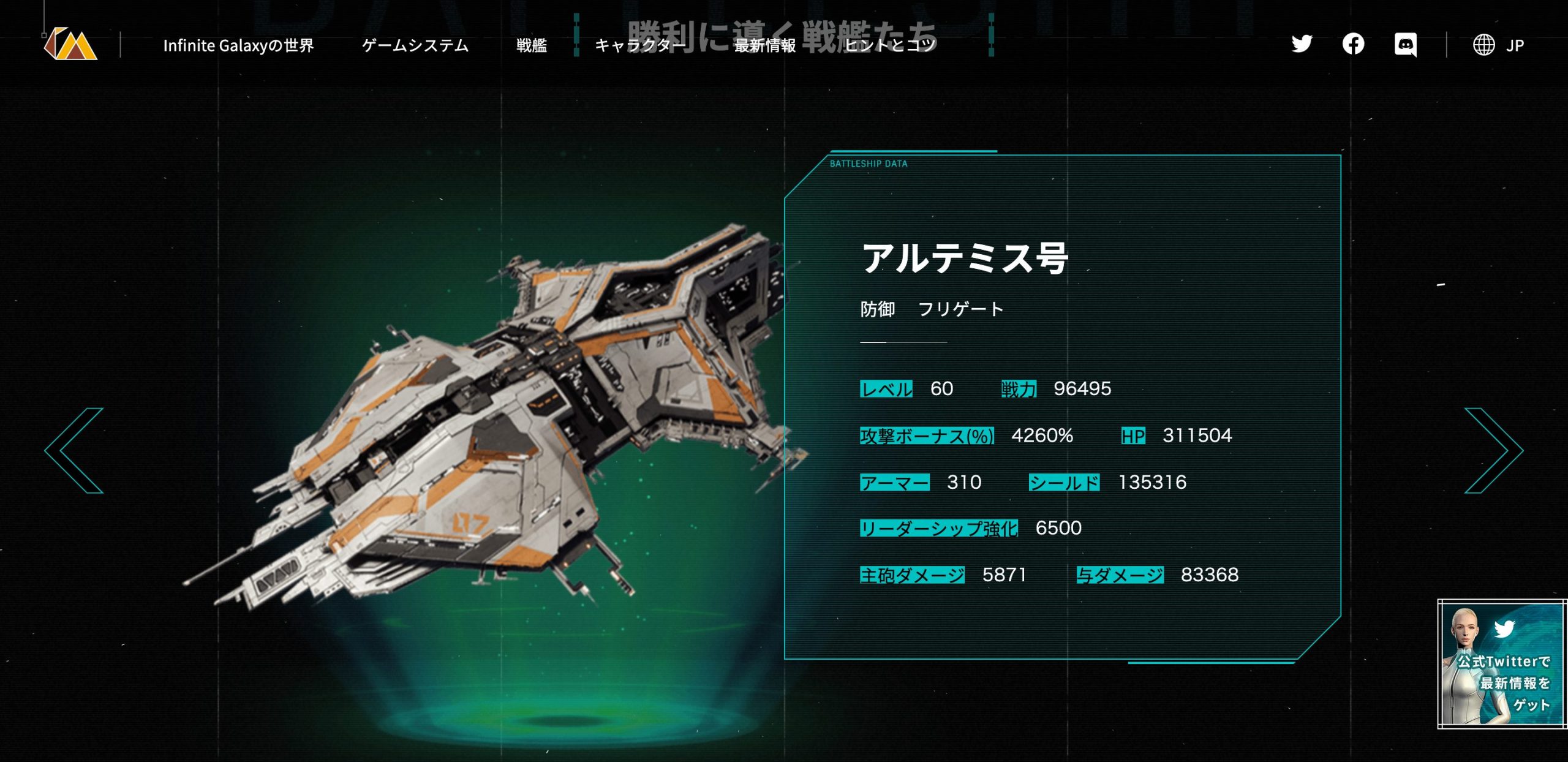Open the キャラクター section
1568x762 pixels.
(x=640, y=45)
